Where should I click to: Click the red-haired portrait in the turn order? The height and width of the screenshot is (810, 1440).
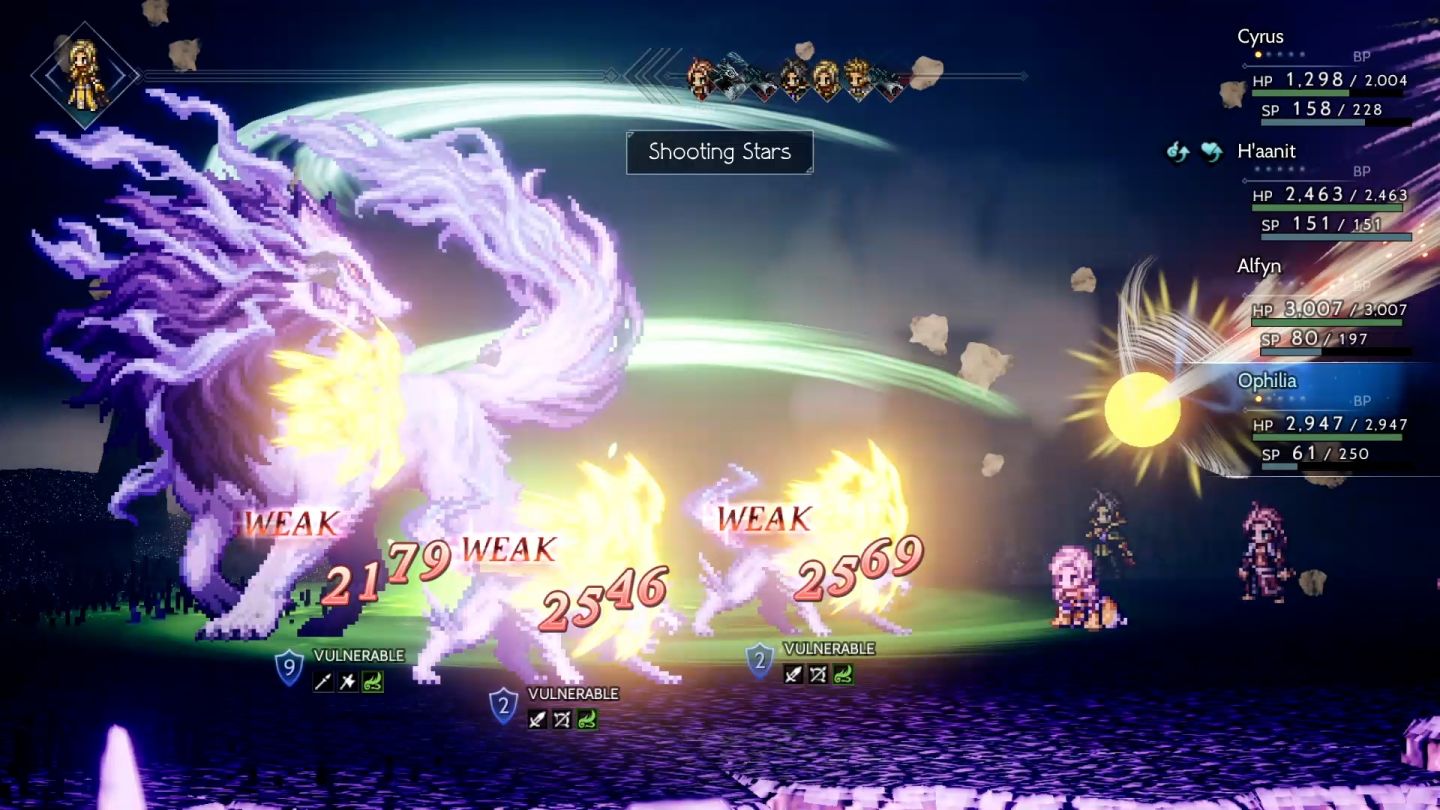click(x=702, y=77)
